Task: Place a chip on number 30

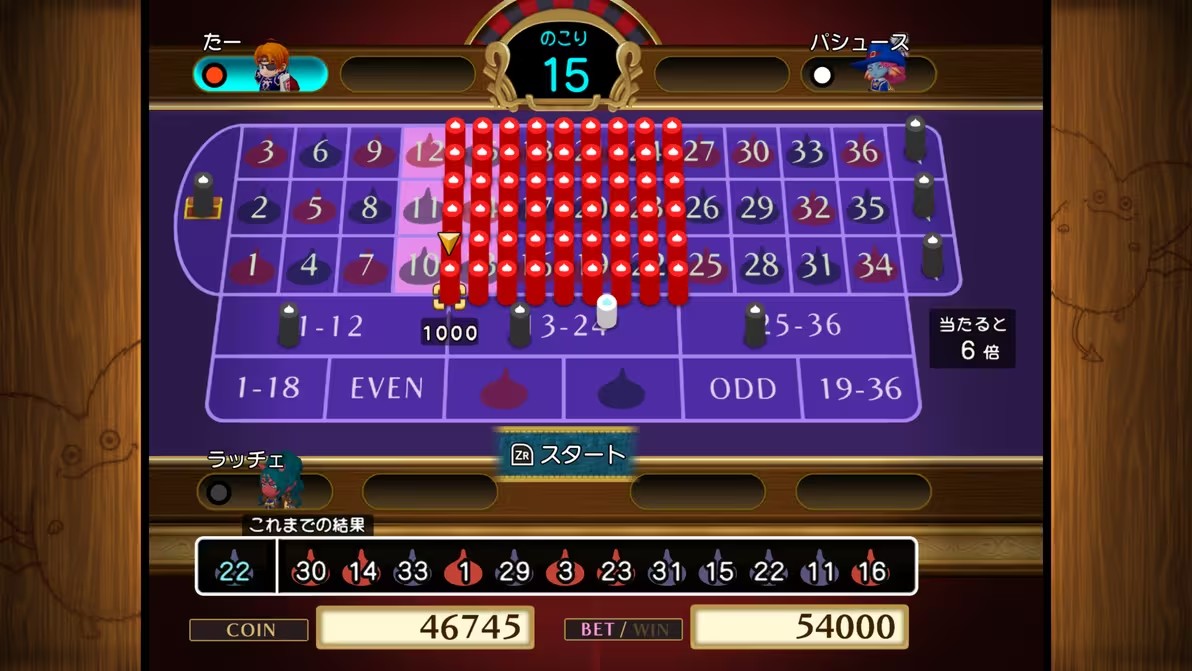Action: pyautogui.click(x=752, y=152)
